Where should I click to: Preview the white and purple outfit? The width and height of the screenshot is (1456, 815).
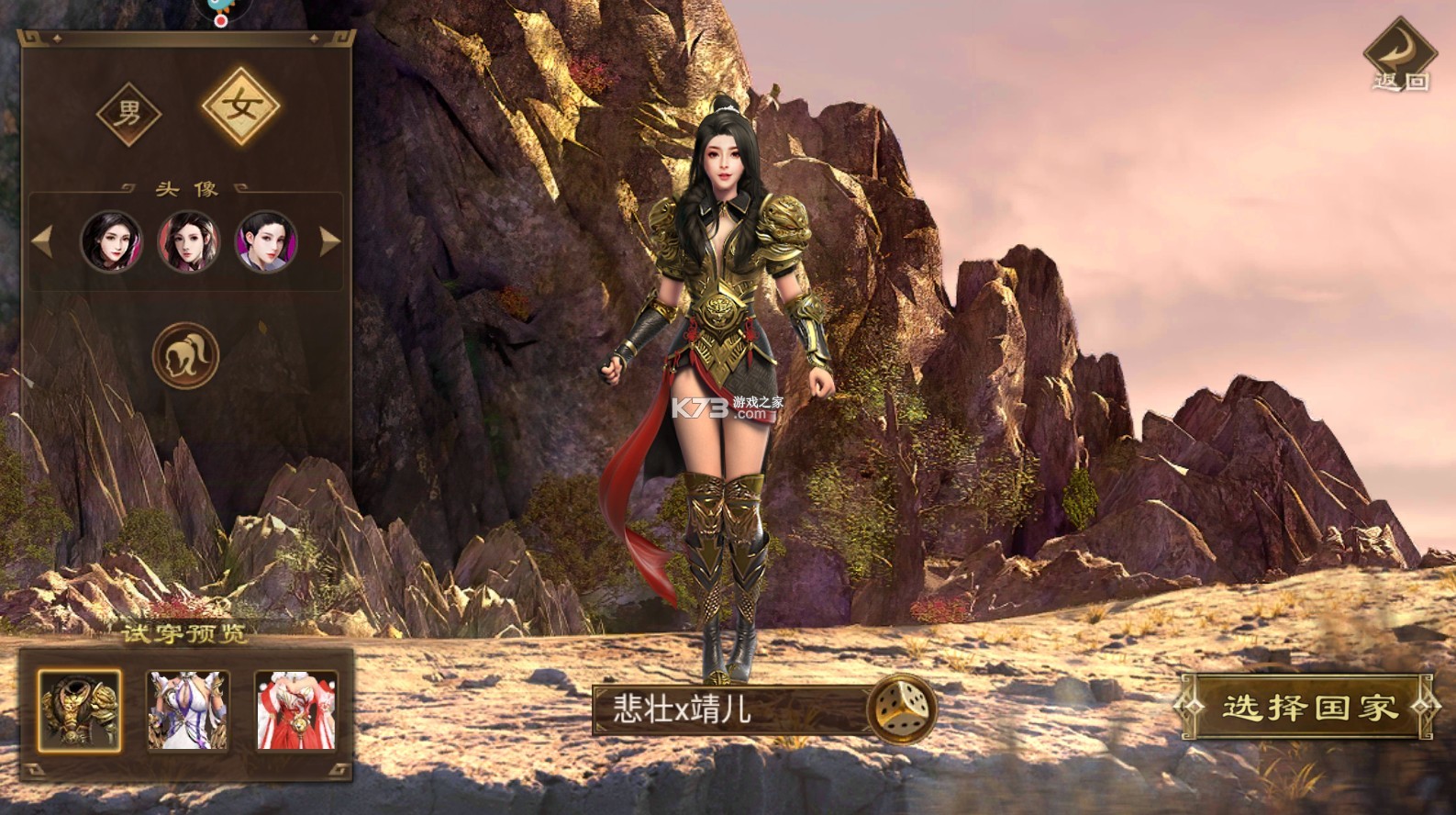click(x=188, y=710)
